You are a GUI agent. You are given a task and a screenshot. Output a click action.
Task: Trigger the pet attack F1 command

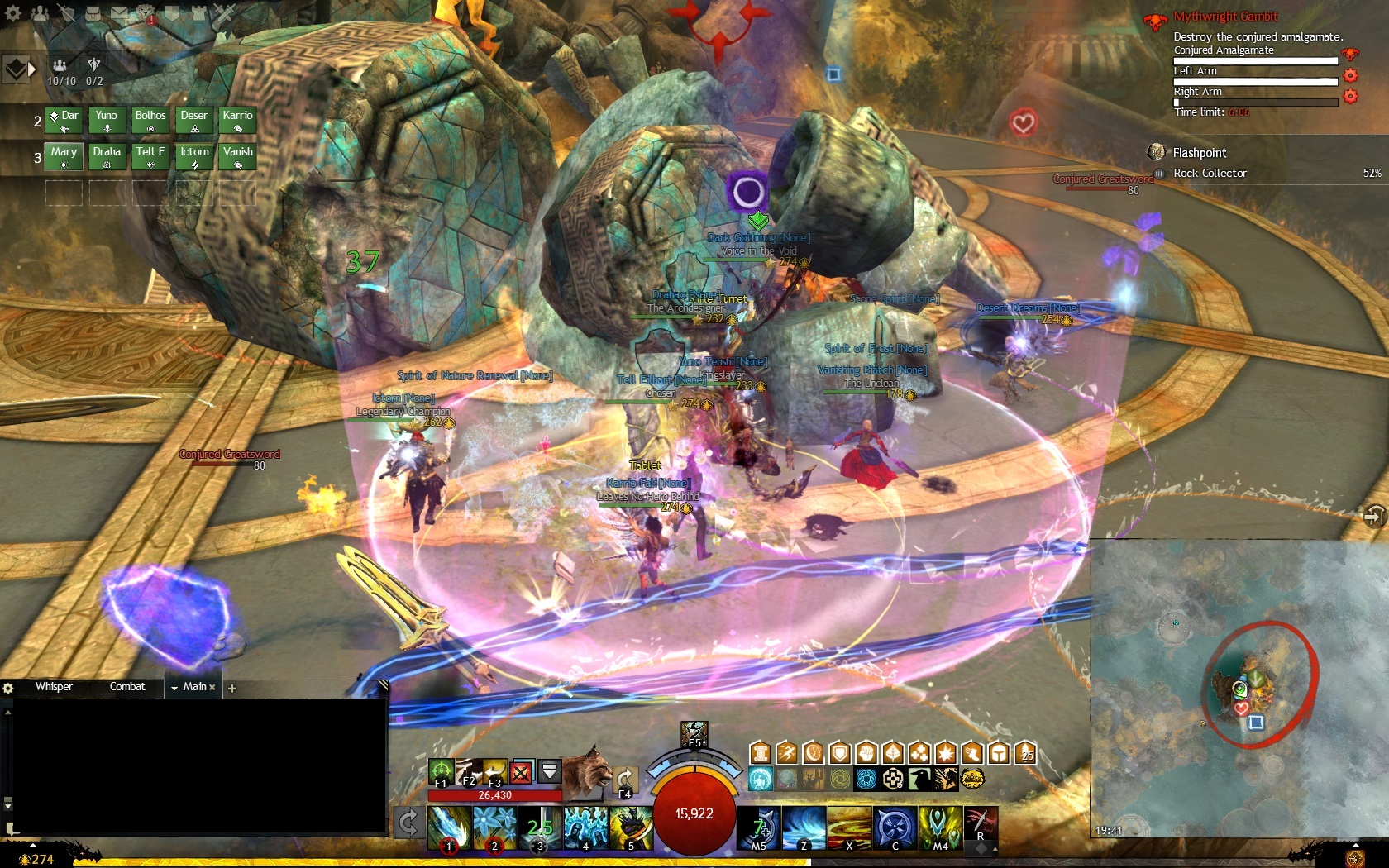click(x=442, y=772)
